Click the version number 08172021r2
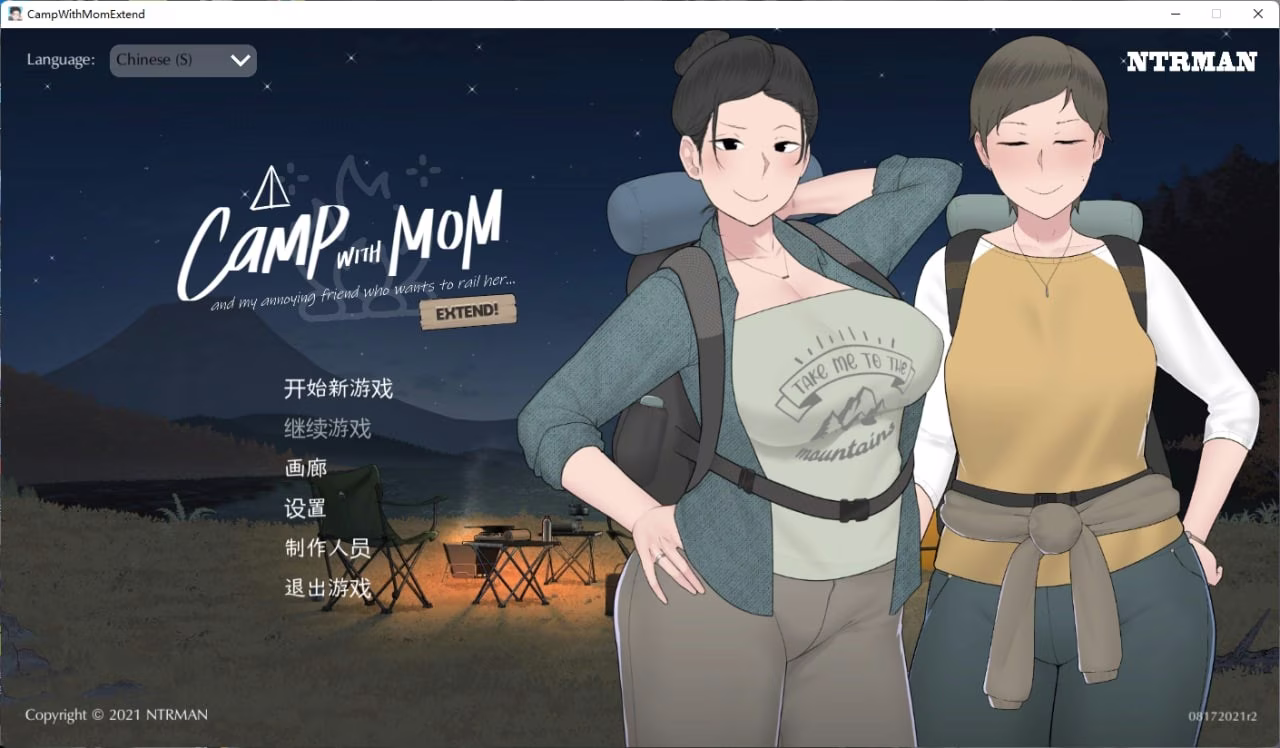 pyautogui.click(x=1221, y=715)
